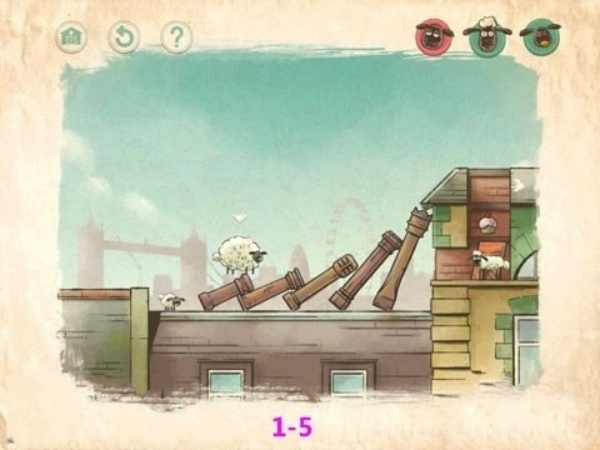Restart the level with the circular arrow
The height and width of the screenshot is (450, 600).
click(x=124, y=37)
